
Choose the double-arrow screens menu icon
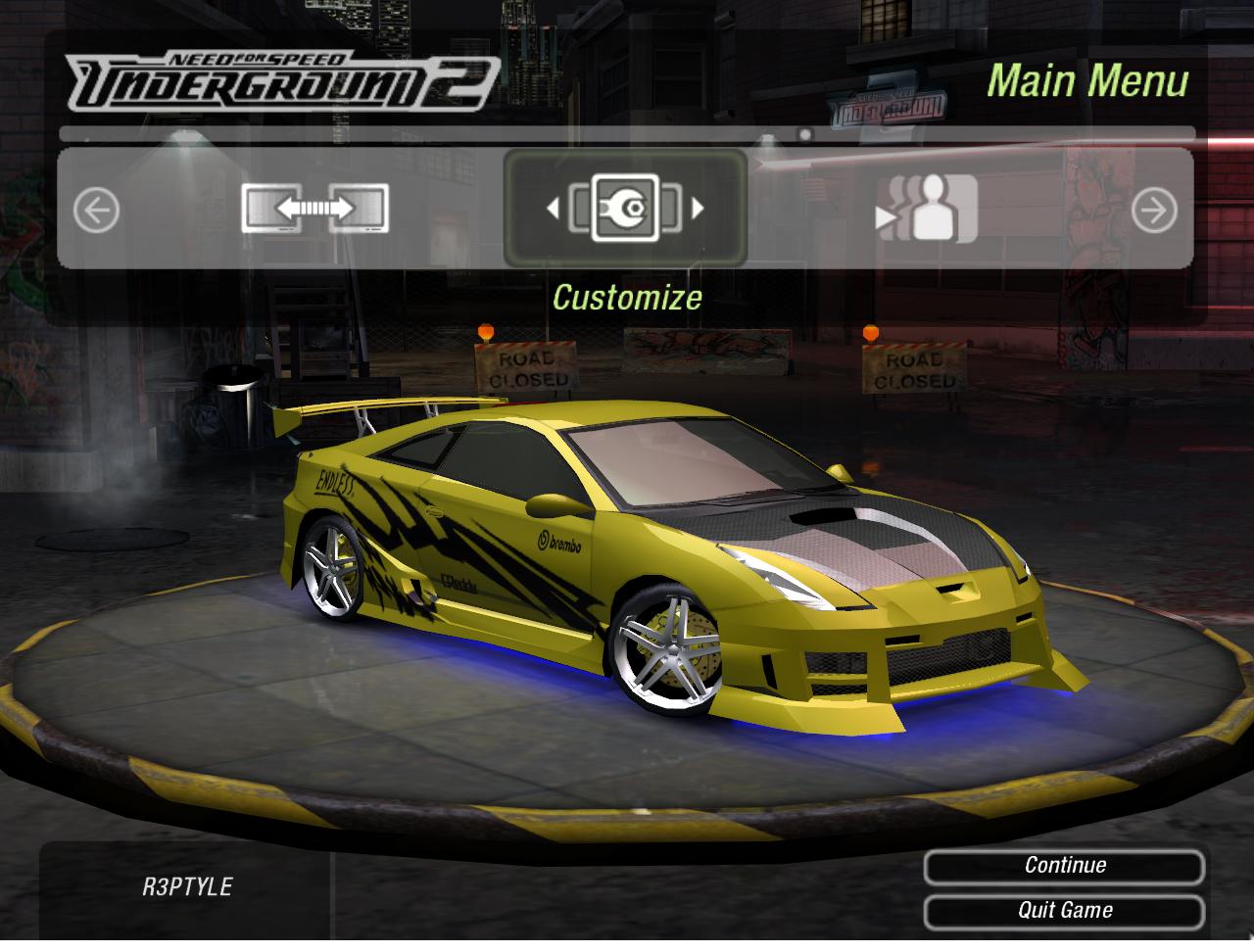pyautogui.click(x=314, y=209)
